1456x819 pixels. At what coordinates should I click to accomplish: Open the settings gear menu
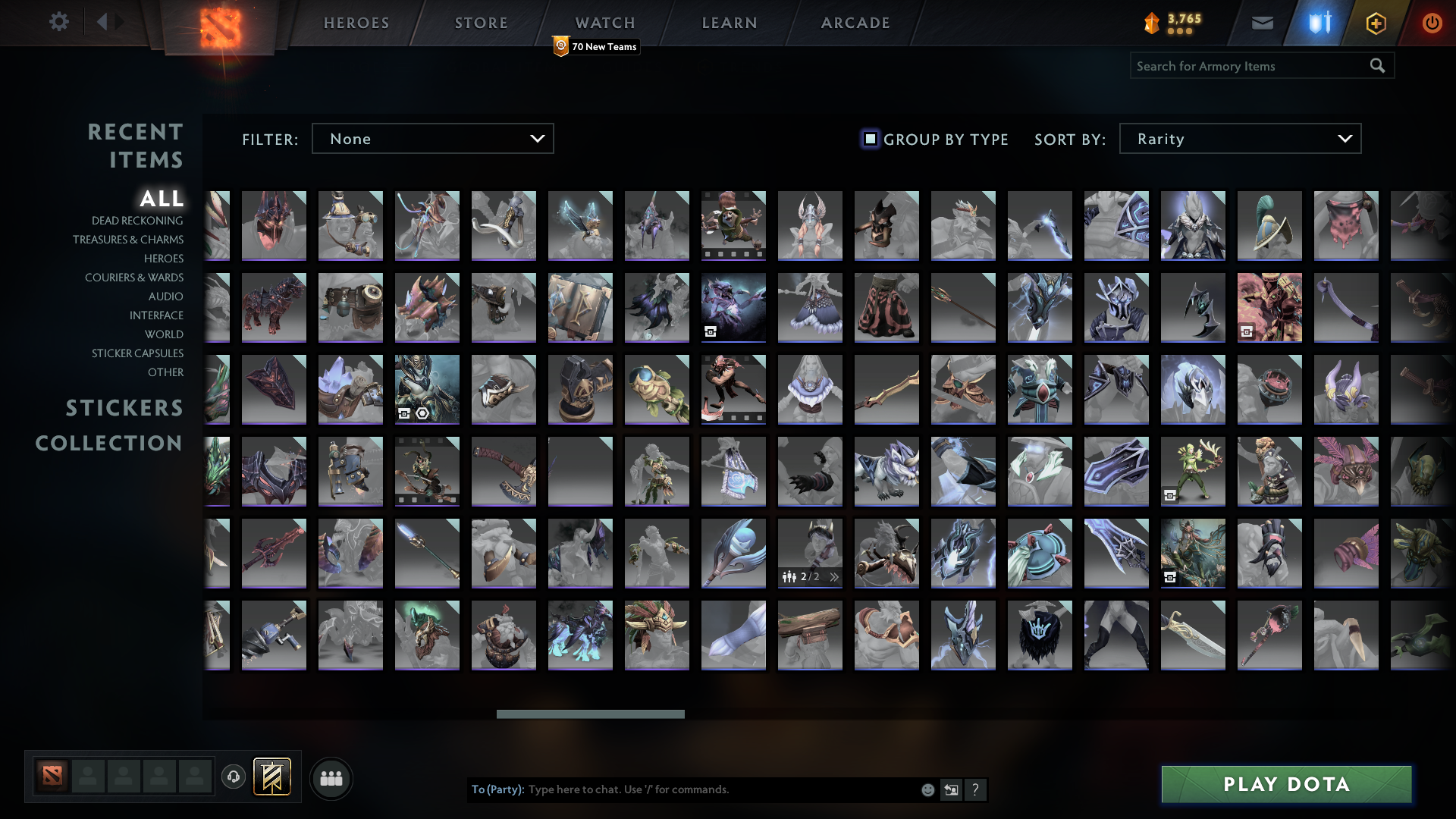pos(59,22)
